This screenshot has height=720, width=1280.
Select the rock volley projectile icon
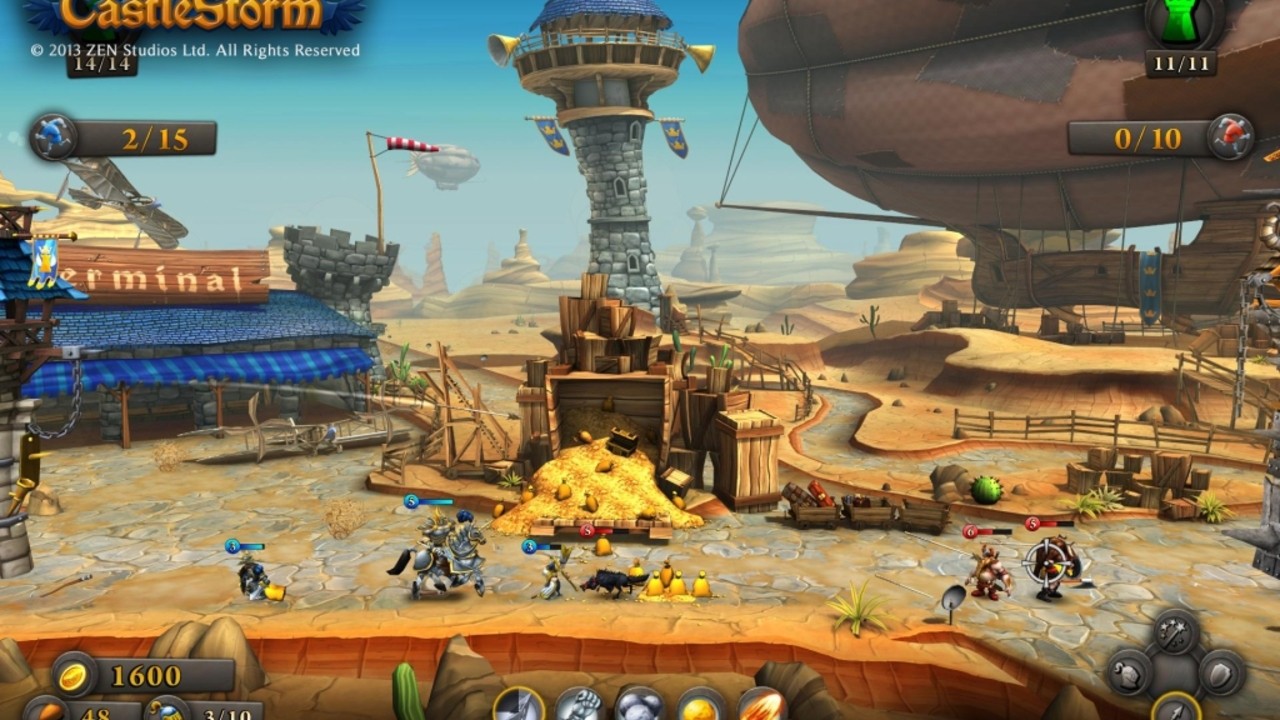point(638,705)
